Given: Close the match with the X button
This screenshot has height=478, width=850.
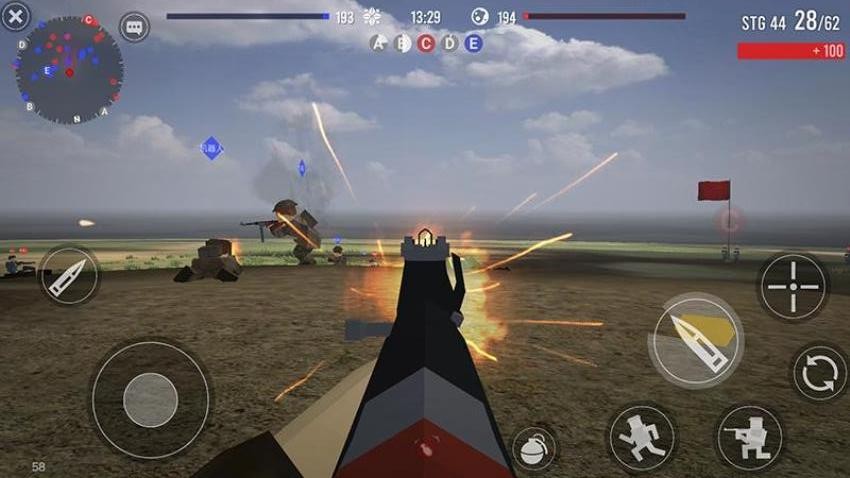Looking at the screenshot, I should tap(15, 17).
